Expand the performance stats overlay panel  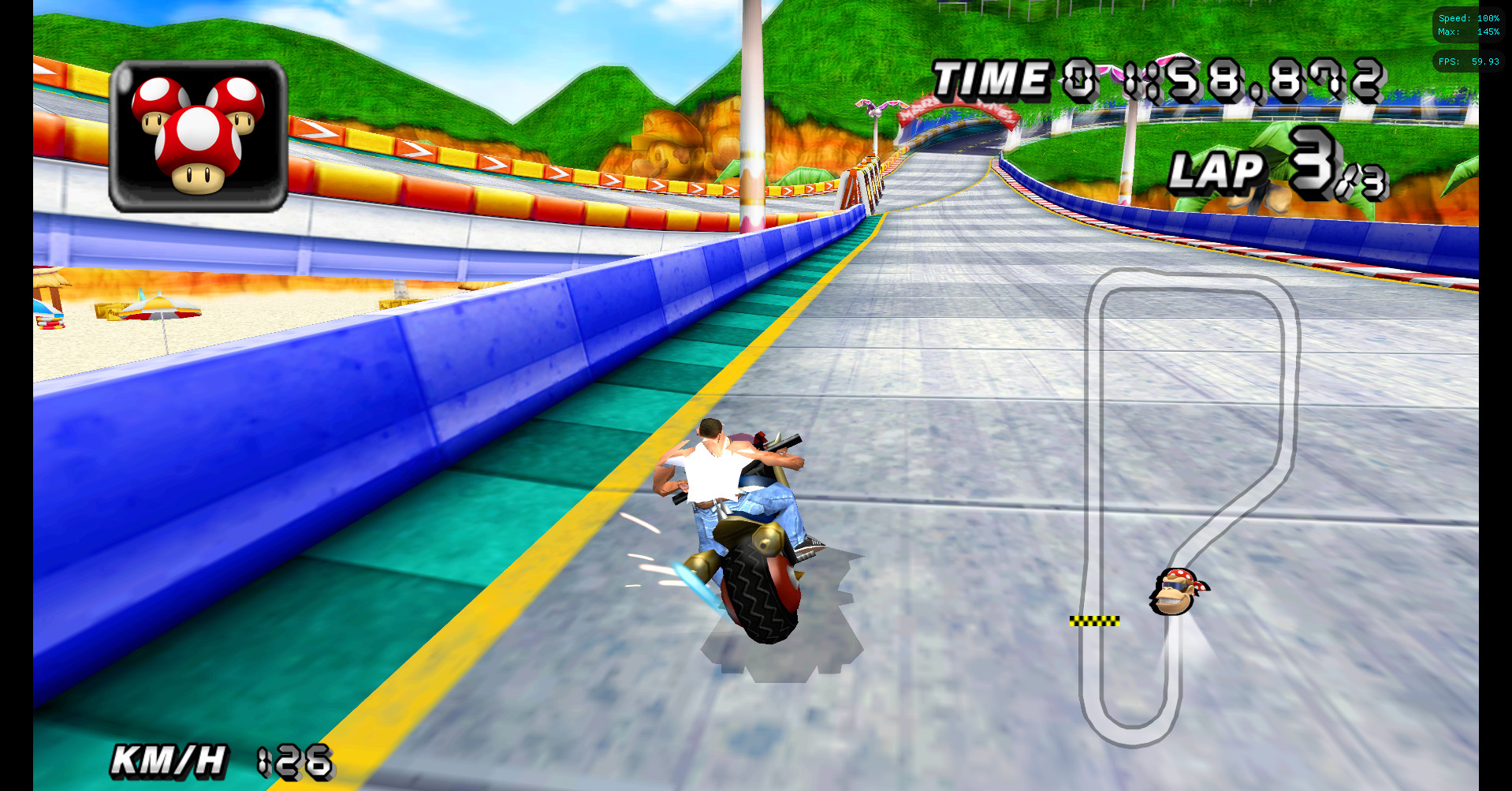point(1467,24)
